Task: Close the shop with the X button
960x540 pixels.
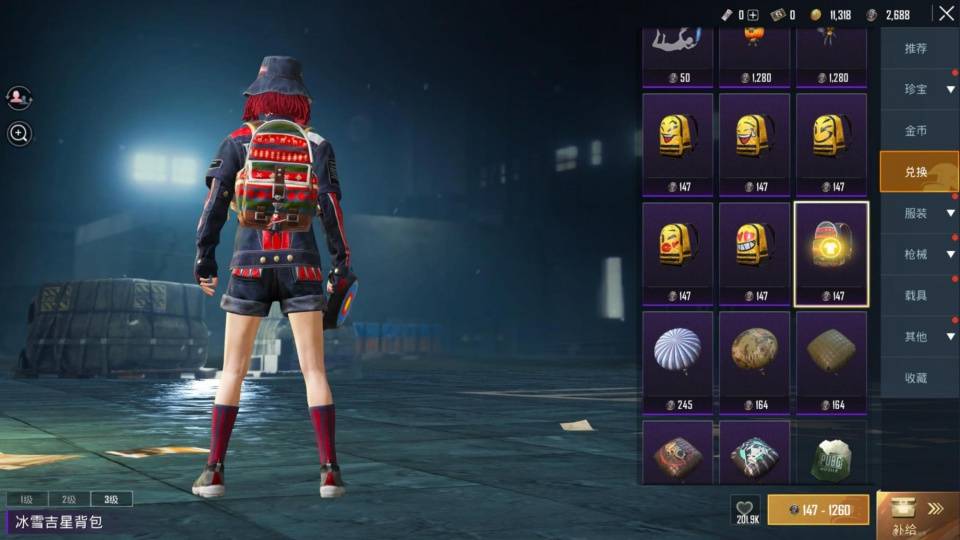Action: [x=945, y=14]
